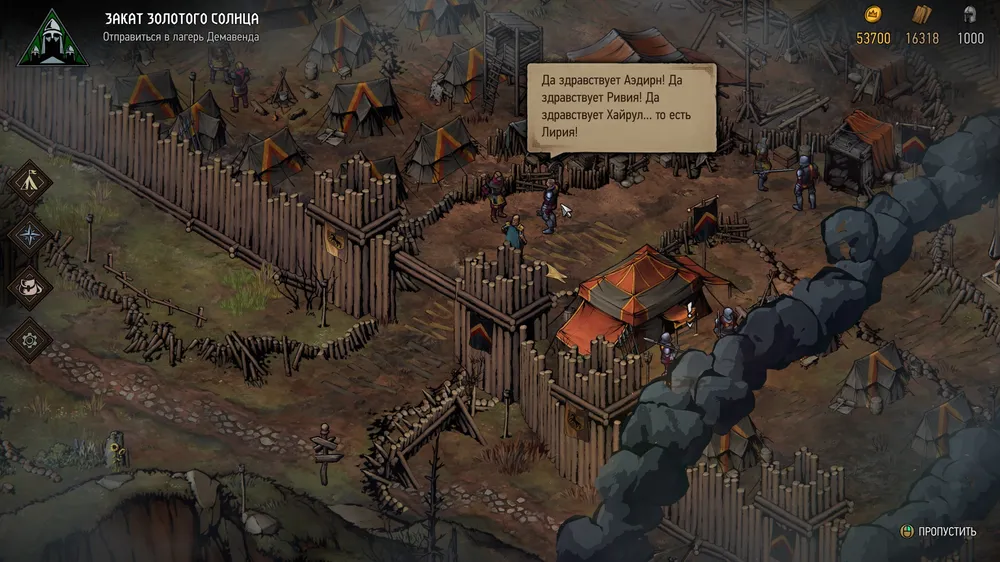Select the 'Закат золотого солнца' quest tracker
This screenshot has height=562, width=1000.
point(181,19)
